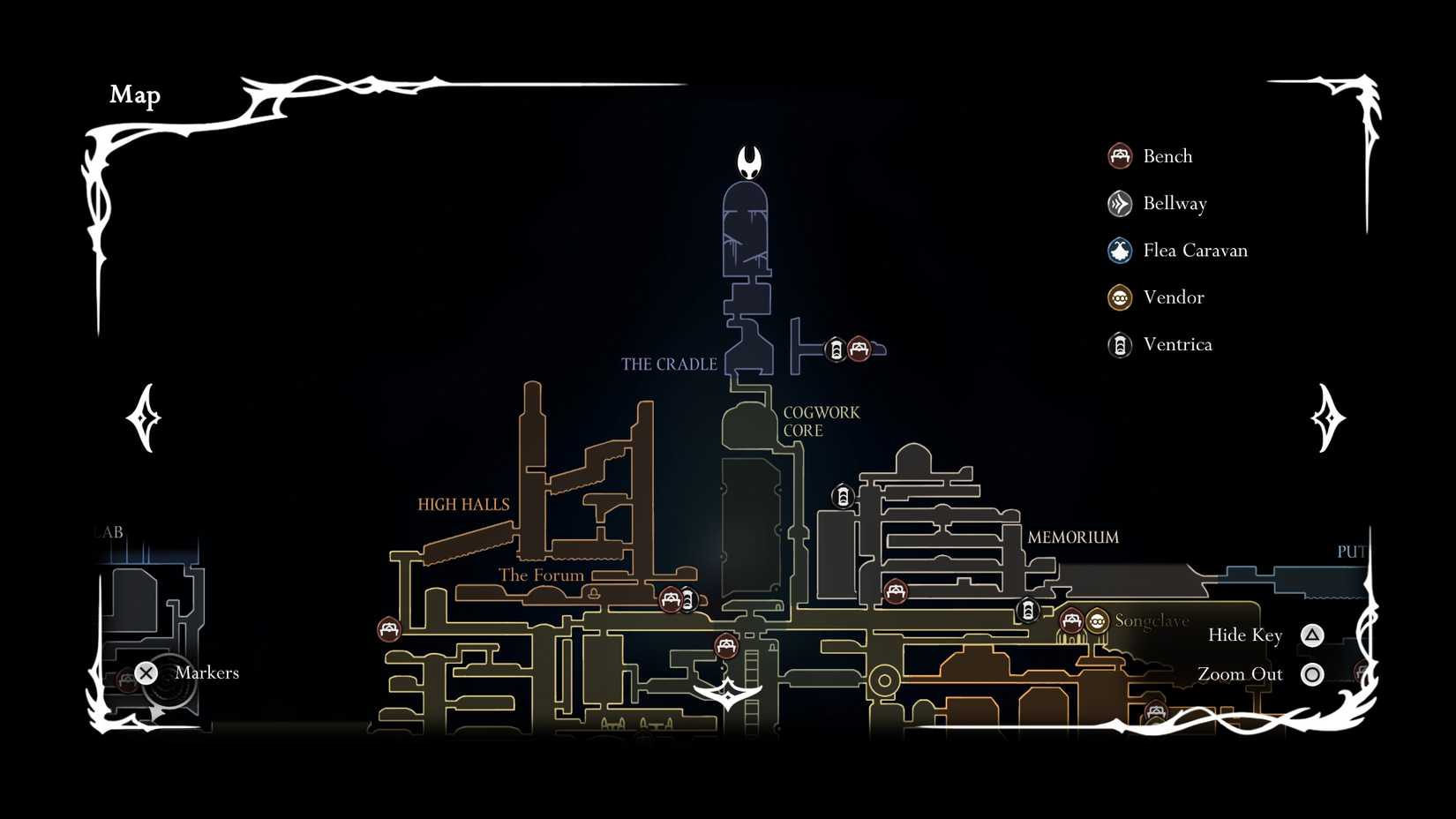1456x819 pixels.
Task: Select the MEMORIUM region label
Action: tap(1073, 537)
